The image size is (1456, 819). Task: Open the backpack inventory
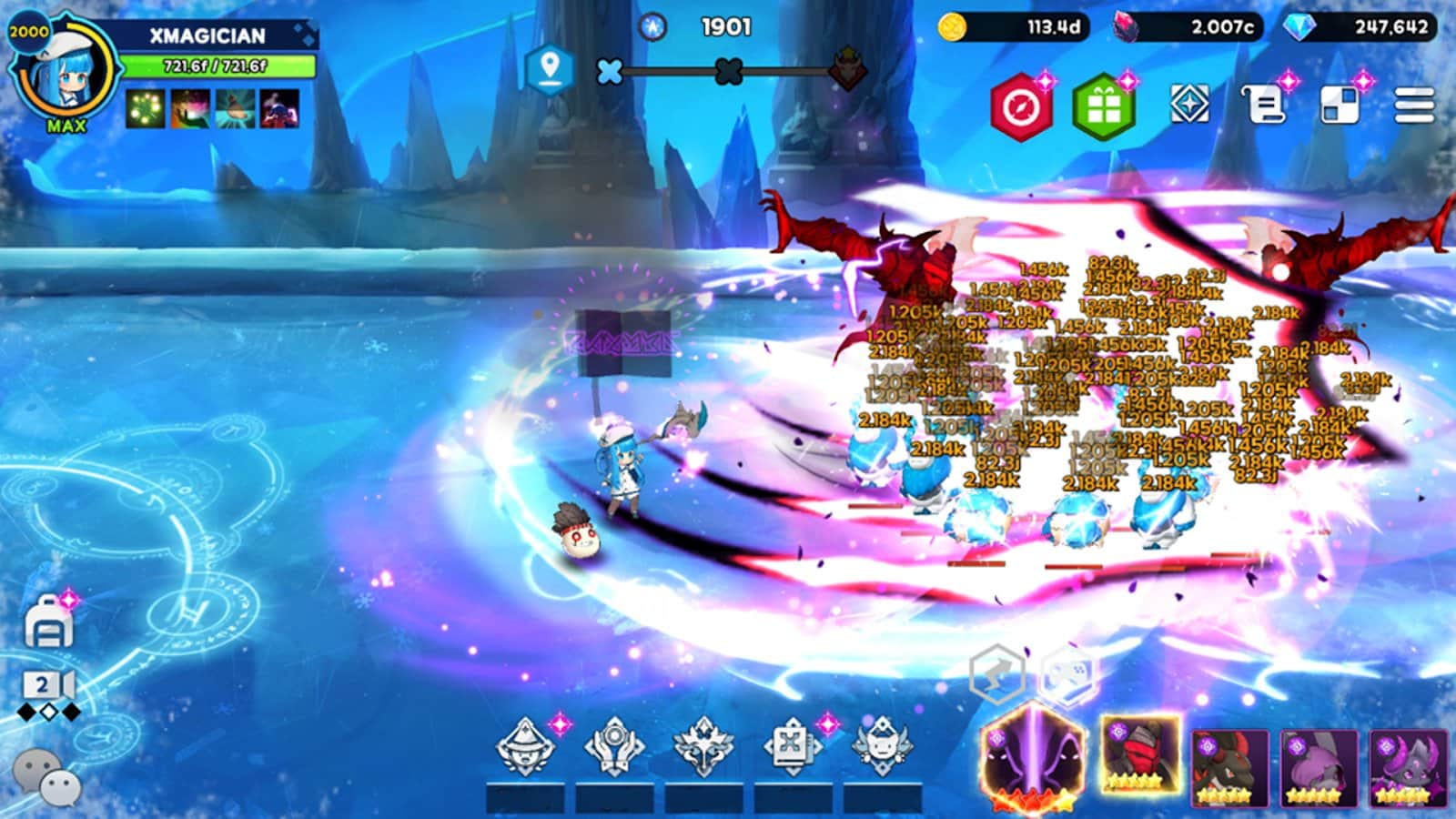(x=48, y=624)
